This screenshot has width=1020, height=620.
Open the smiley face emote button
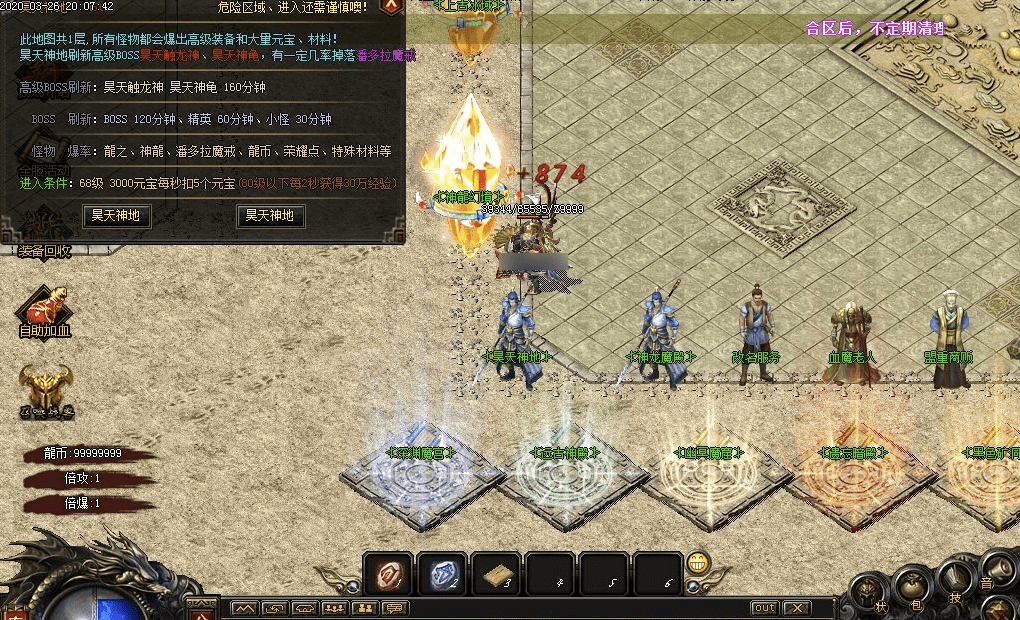point(699,561)
